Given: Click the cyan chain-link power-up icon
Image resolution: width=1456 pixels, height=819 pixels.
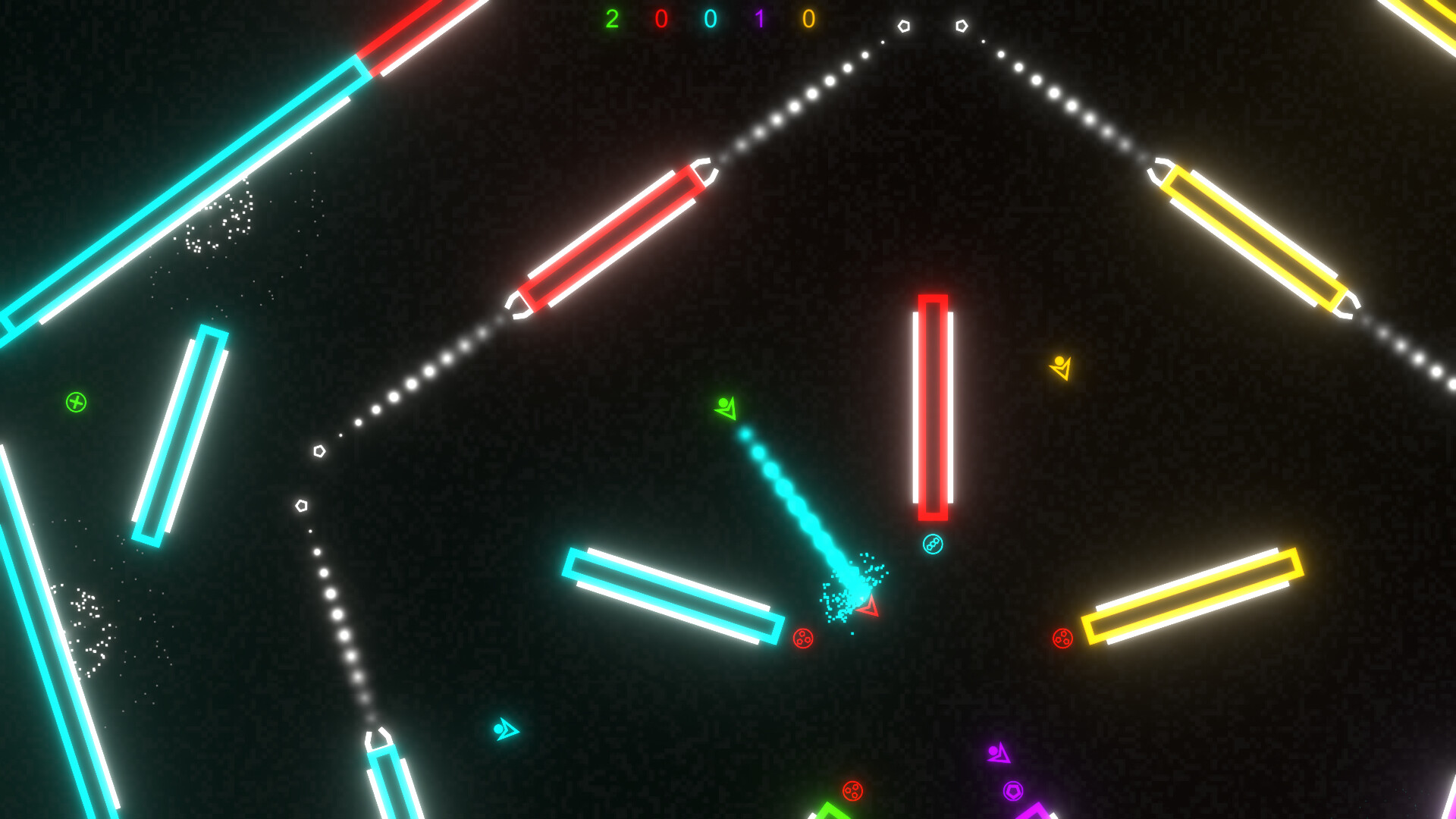Looking at the screenshot, I should click(931, 542).
